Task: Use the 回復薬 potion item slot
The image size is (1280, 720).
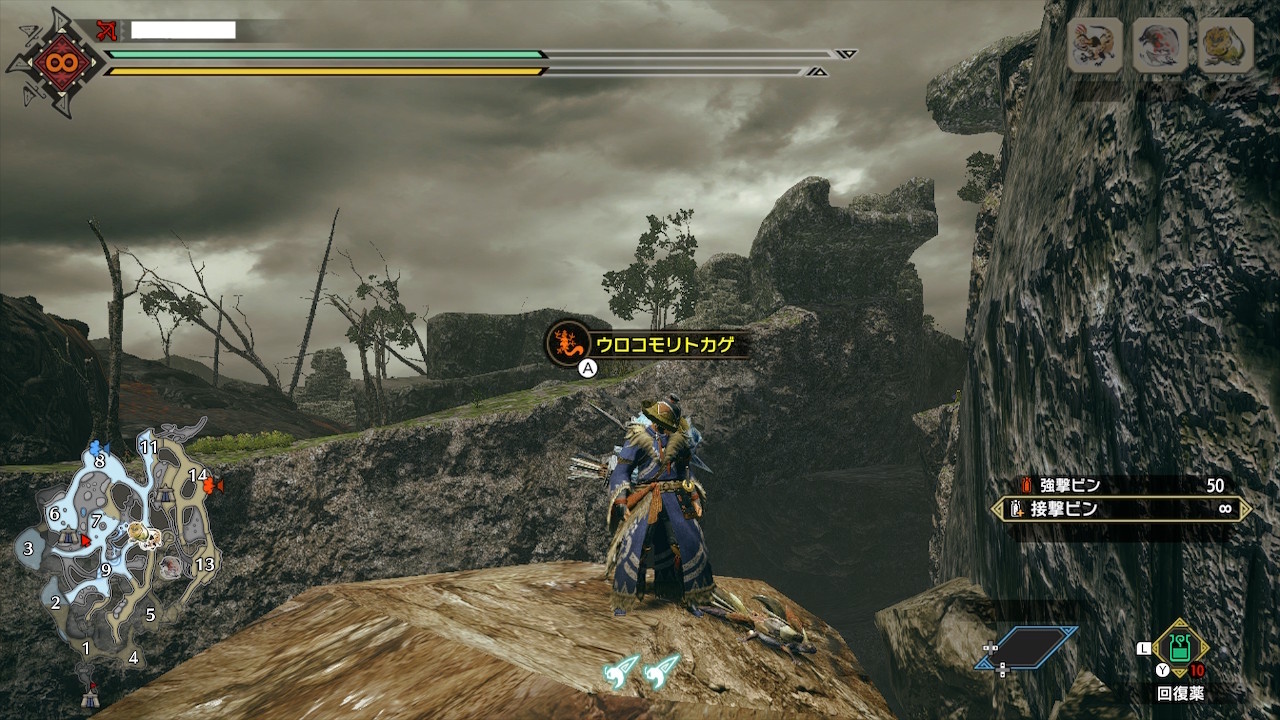Action: (x=1179, y=650)
